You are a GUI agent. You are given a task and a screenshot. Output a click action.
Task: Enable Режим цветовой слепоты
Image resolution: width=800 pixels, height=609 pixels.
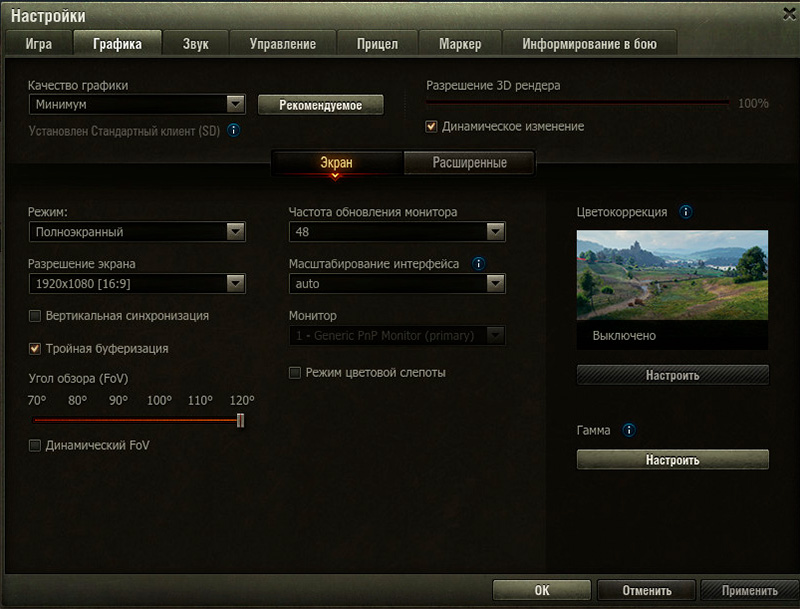tap(295, 373)
